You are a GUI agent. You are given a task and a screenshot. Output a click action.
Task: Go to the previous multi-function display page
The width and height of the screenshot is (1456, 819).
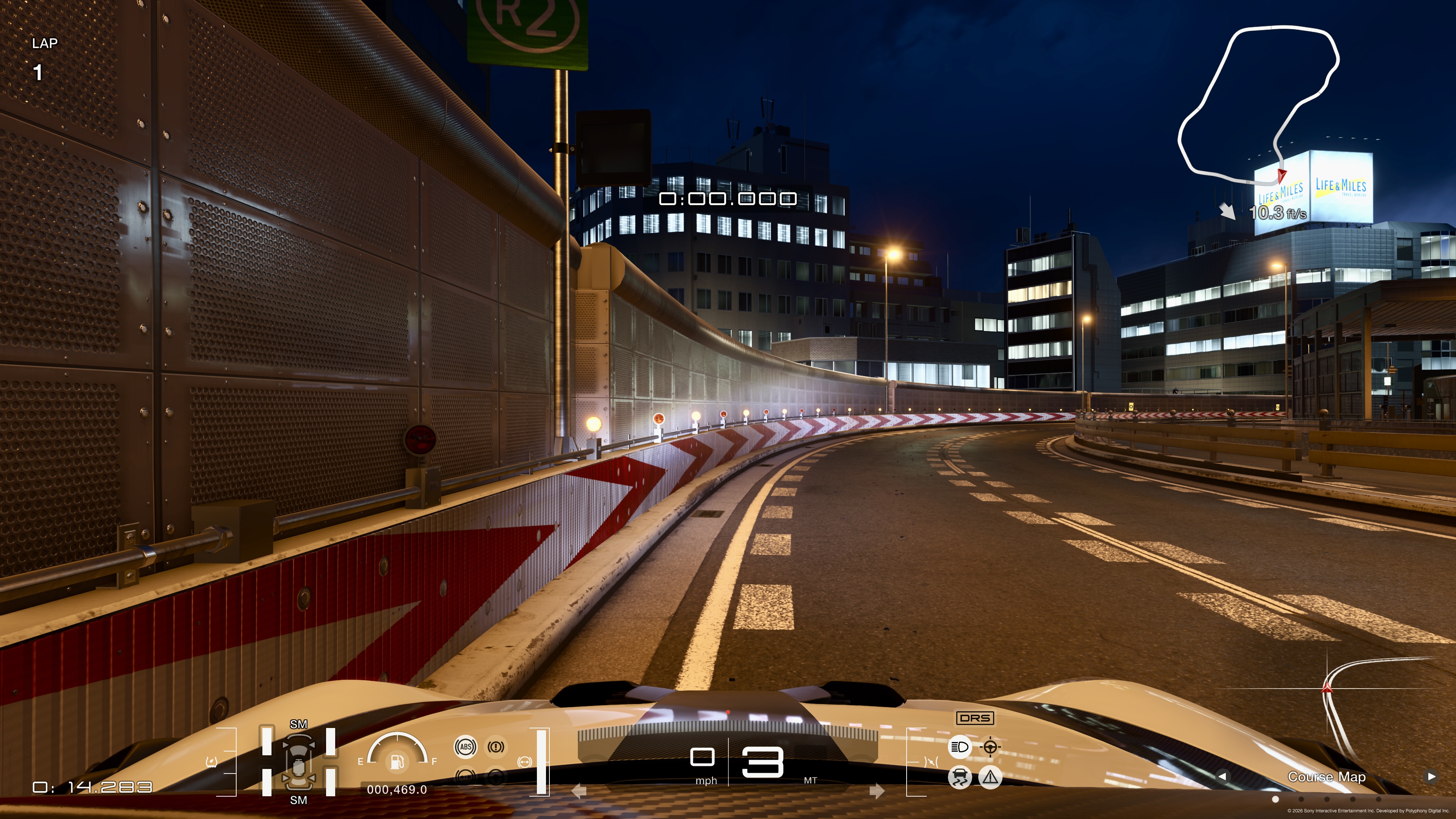(x=1222, y=776)
